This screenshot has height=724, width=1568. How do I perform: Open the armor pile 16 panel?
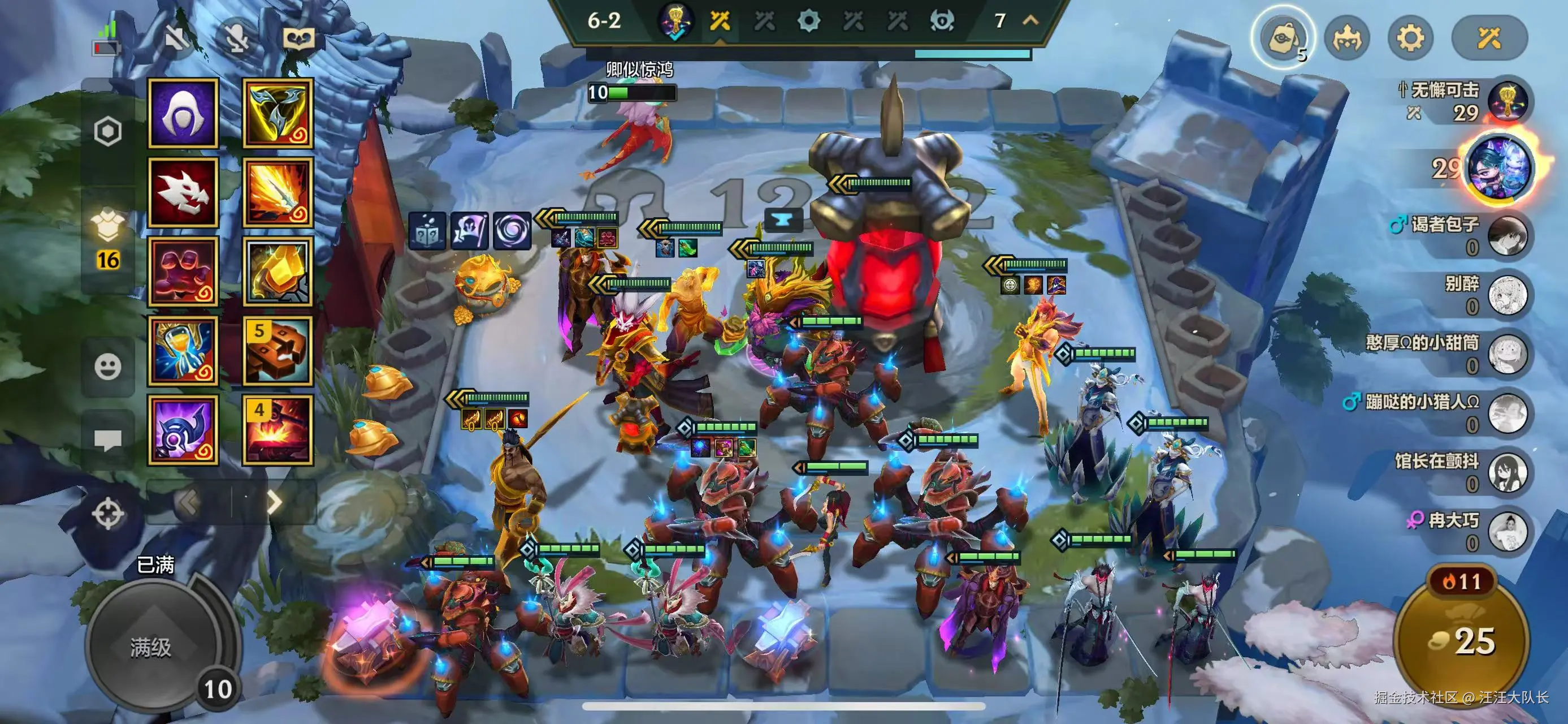(x=108, y=240)
